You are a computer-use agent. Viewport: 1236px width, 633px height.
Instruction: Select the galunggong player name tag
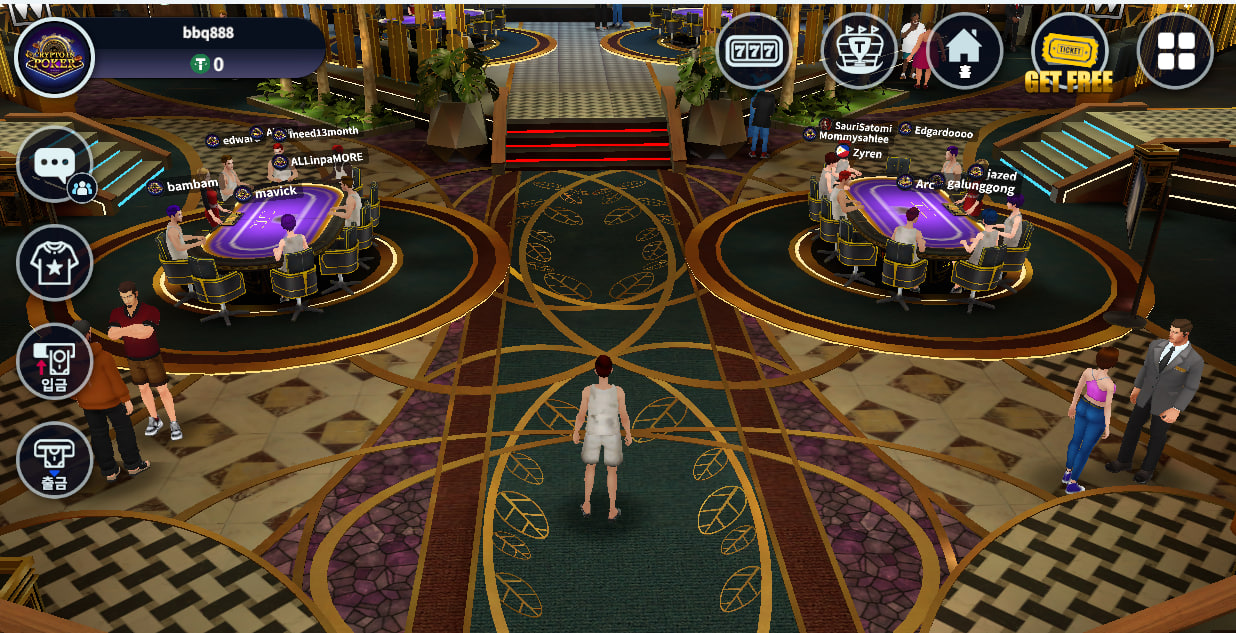[x=980, y=188]
